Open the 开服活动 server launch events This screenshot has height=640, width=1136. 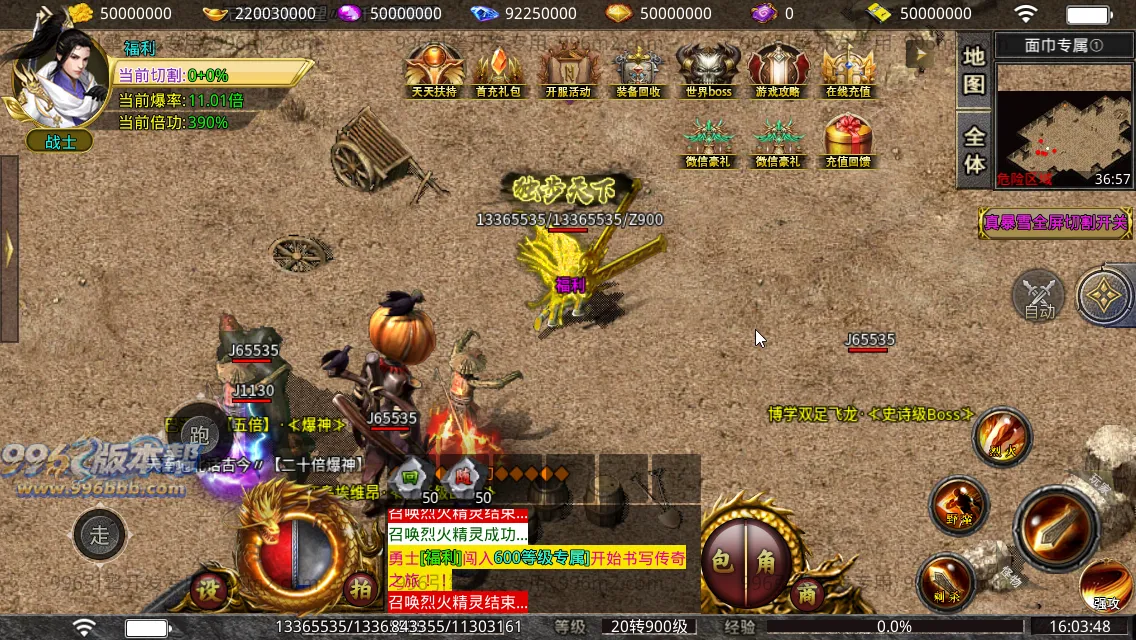coord(568,68)
